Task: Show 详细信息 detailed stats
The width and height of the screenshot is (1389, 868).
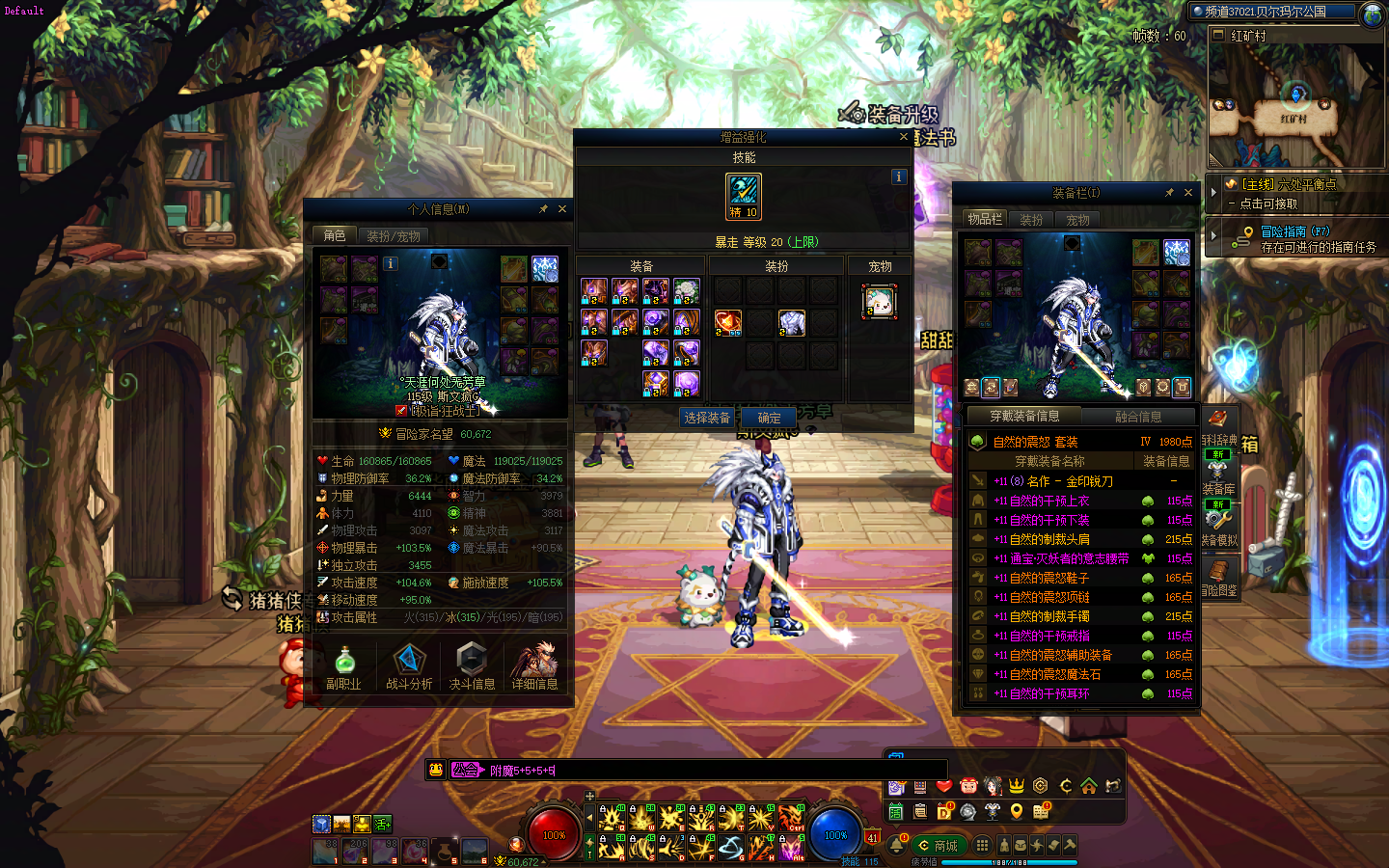Action: pyautogui.click(x=534, y=667)
